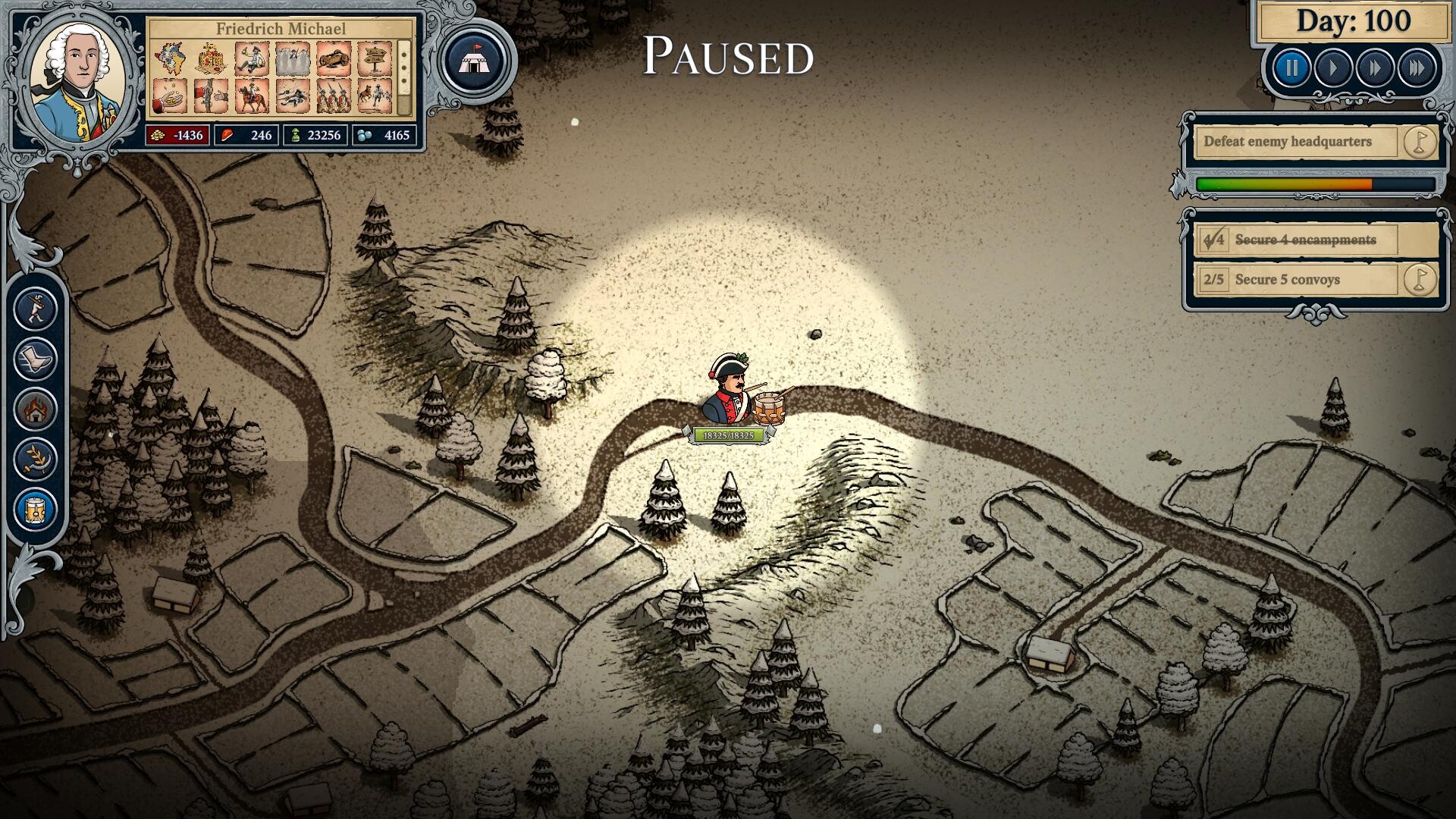This screenshot has height=819, width=1456.
Task: Select the signpost trait card
Action: [x=374, y=59]
